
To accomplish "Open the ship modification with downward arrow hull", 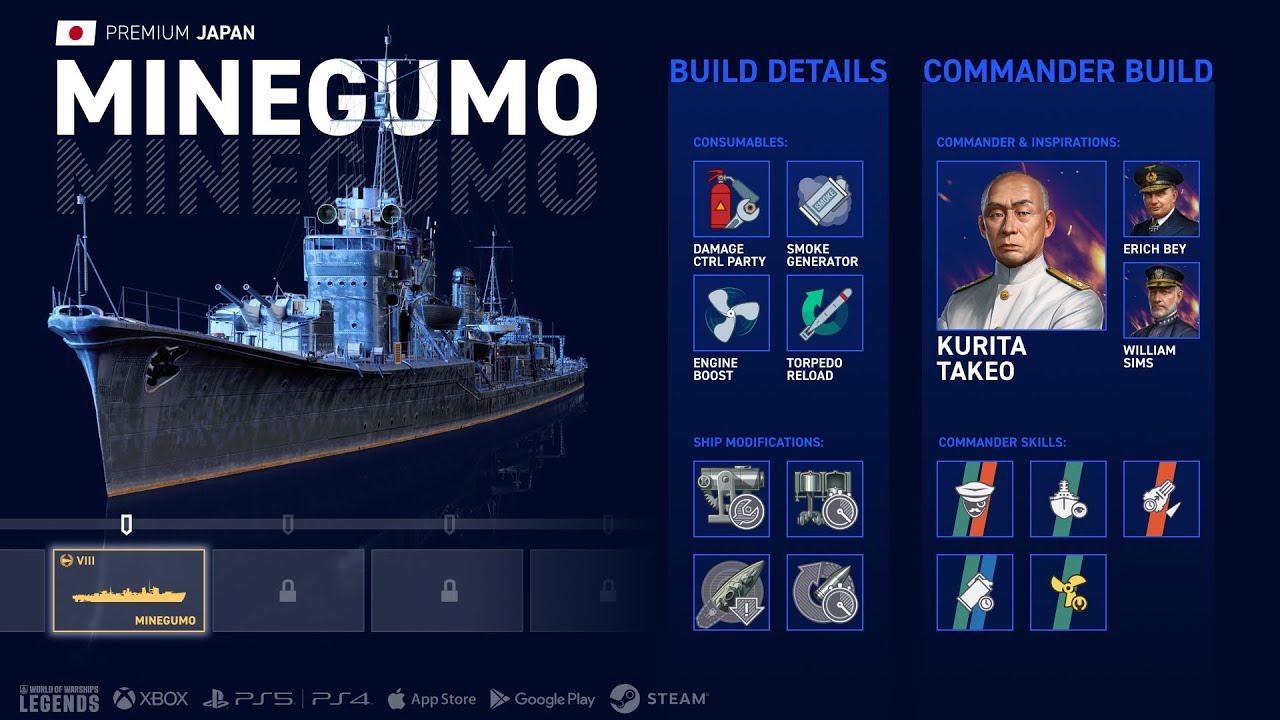I will [x=731, y=592].
